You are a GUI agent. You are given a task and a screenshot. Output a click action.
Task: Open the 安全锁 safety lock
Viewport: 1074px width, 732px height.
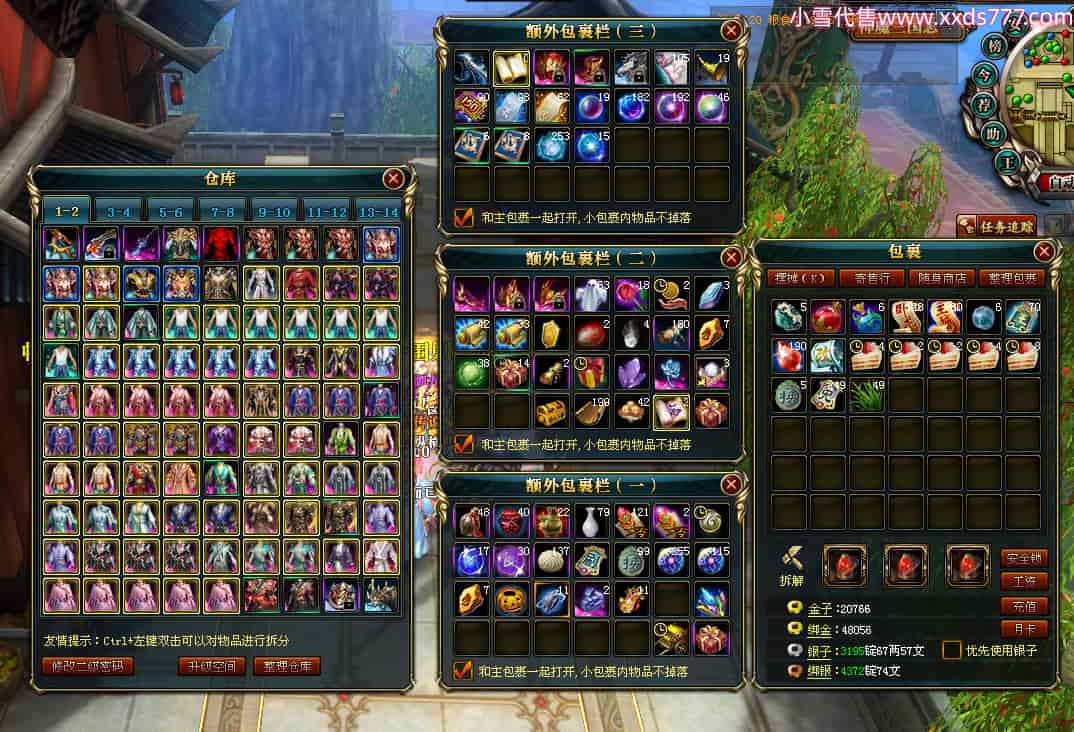tap(1024, 558)
